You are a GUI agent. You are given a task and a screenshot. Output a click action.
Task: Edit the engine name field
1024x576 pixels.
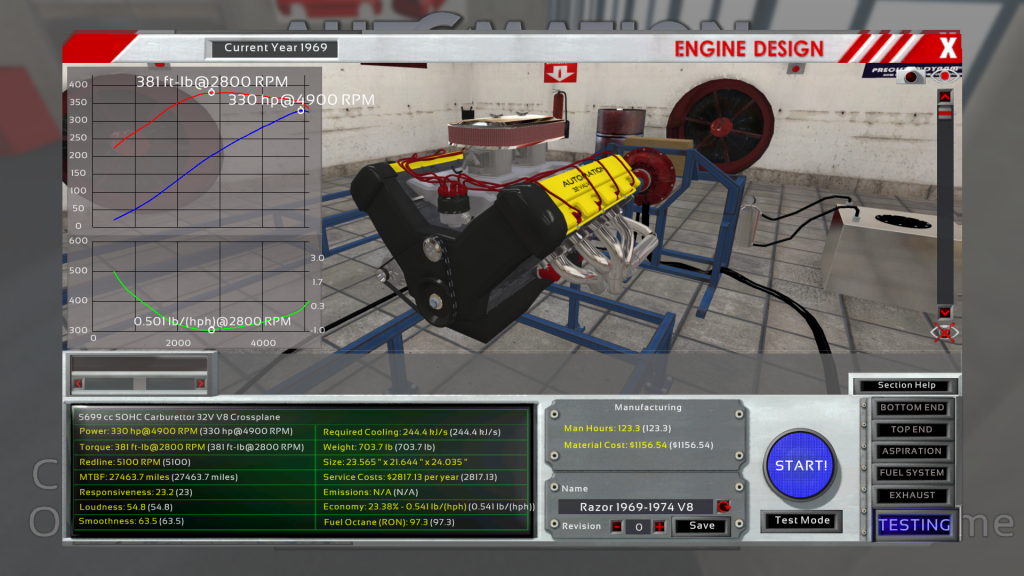click(x=635, y=507)
